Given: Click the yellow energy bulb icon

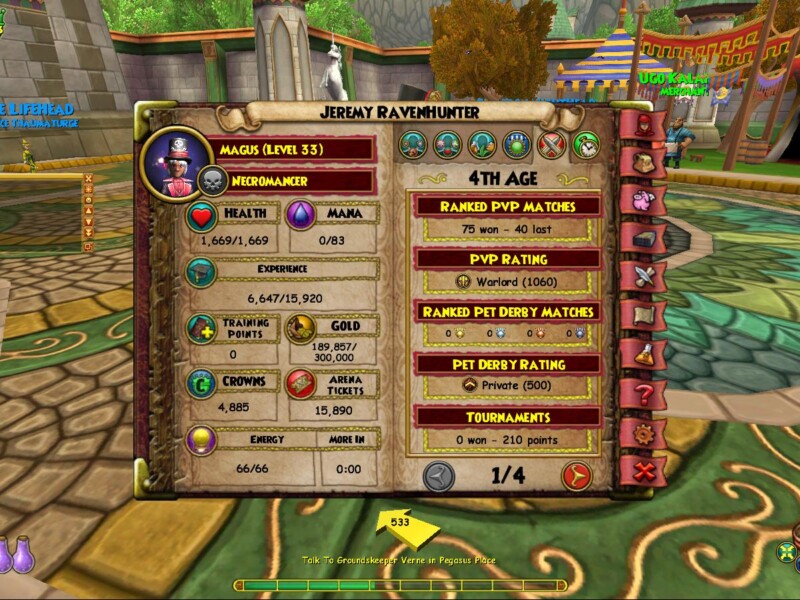Looking at the screenshot, I should pos(202,441).
